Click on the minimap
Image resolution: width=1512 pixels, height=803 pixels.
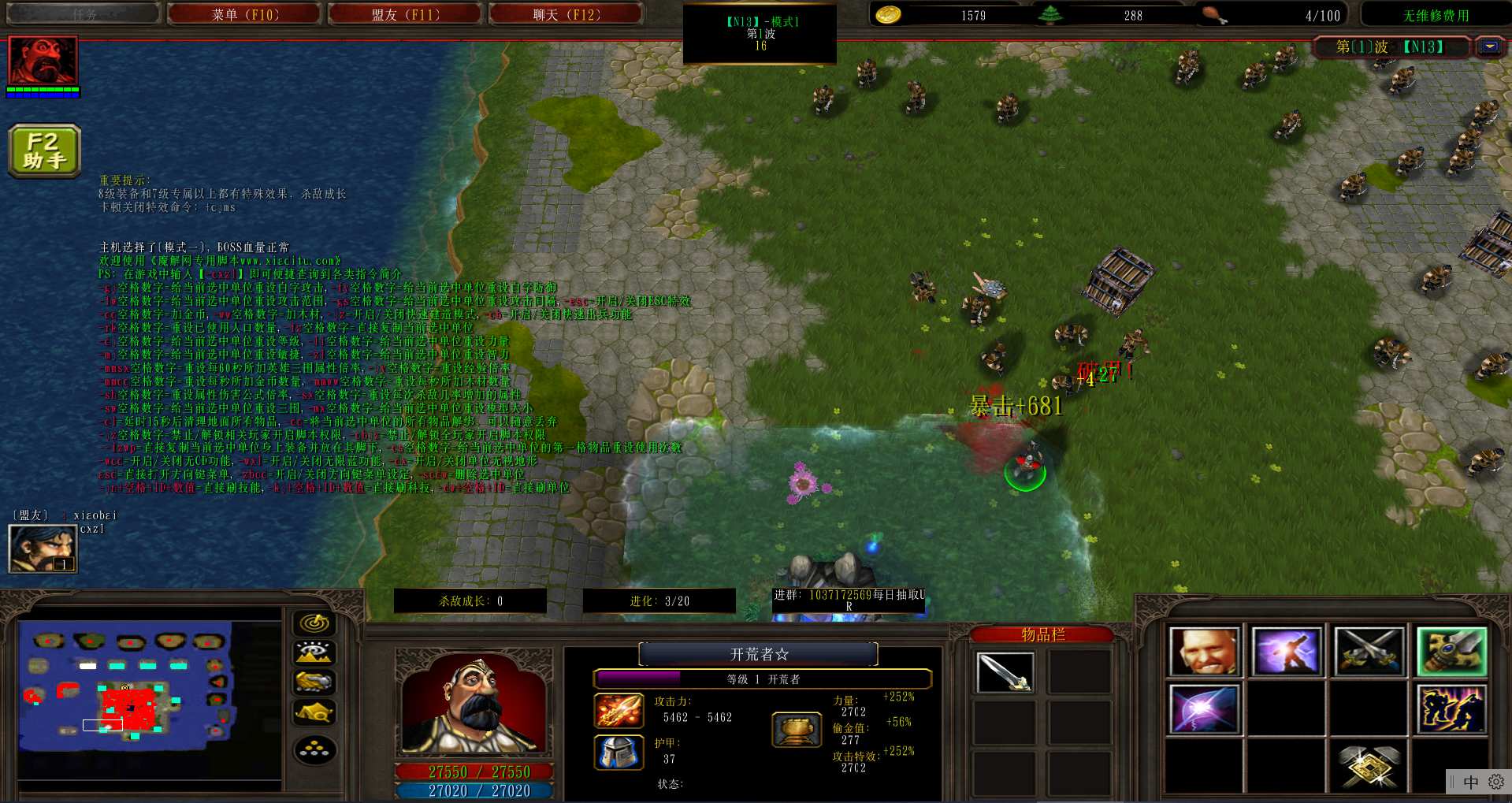126,686
